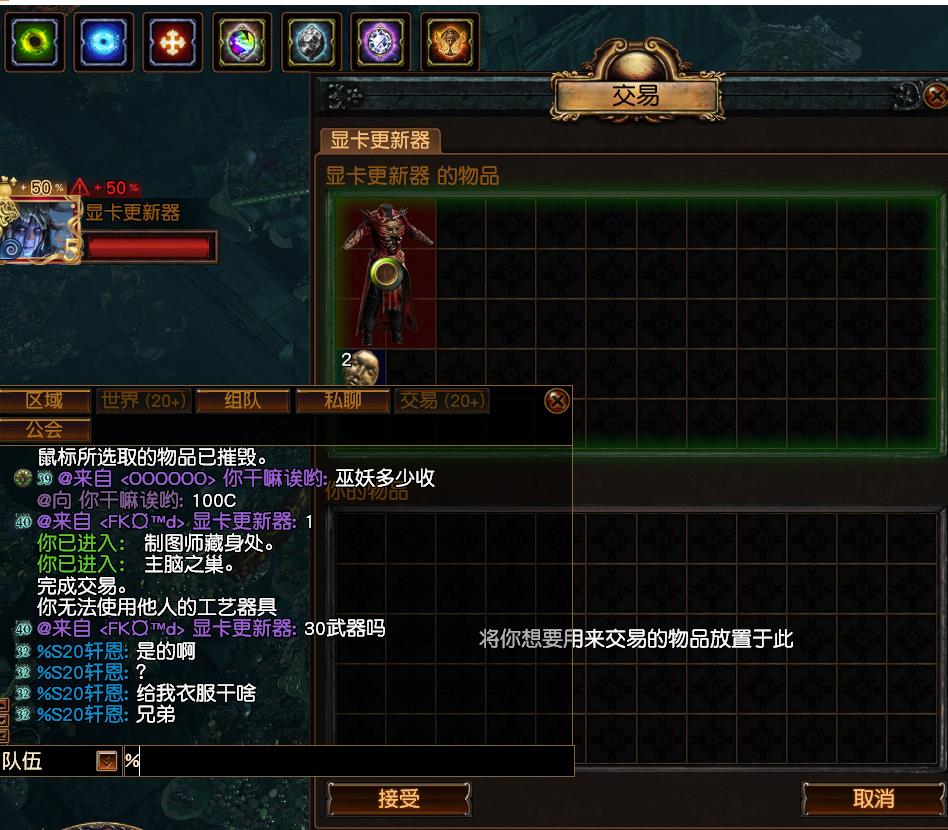Open the 世界 chat tab
This screenshot has width=948, height=830.
[143, 401]
